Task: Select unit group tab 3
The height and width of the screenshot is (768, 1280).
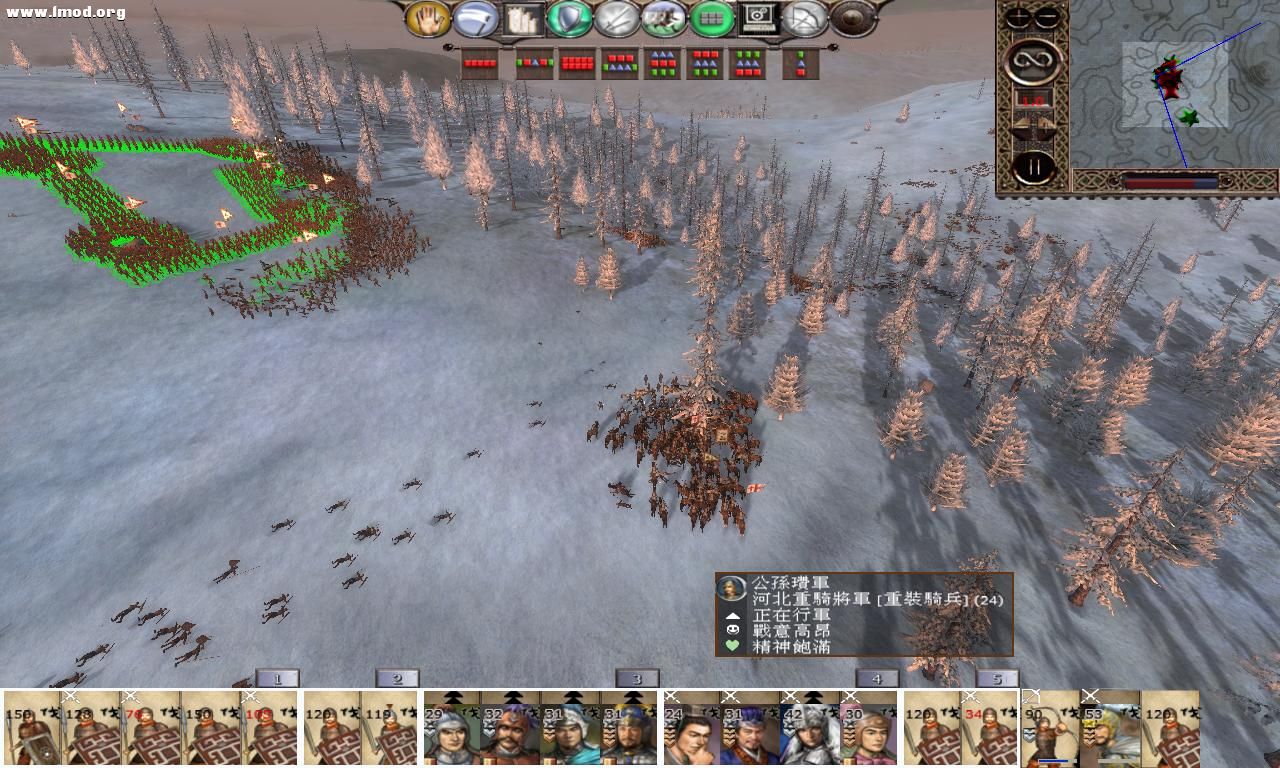Action: tap(635, 677)
